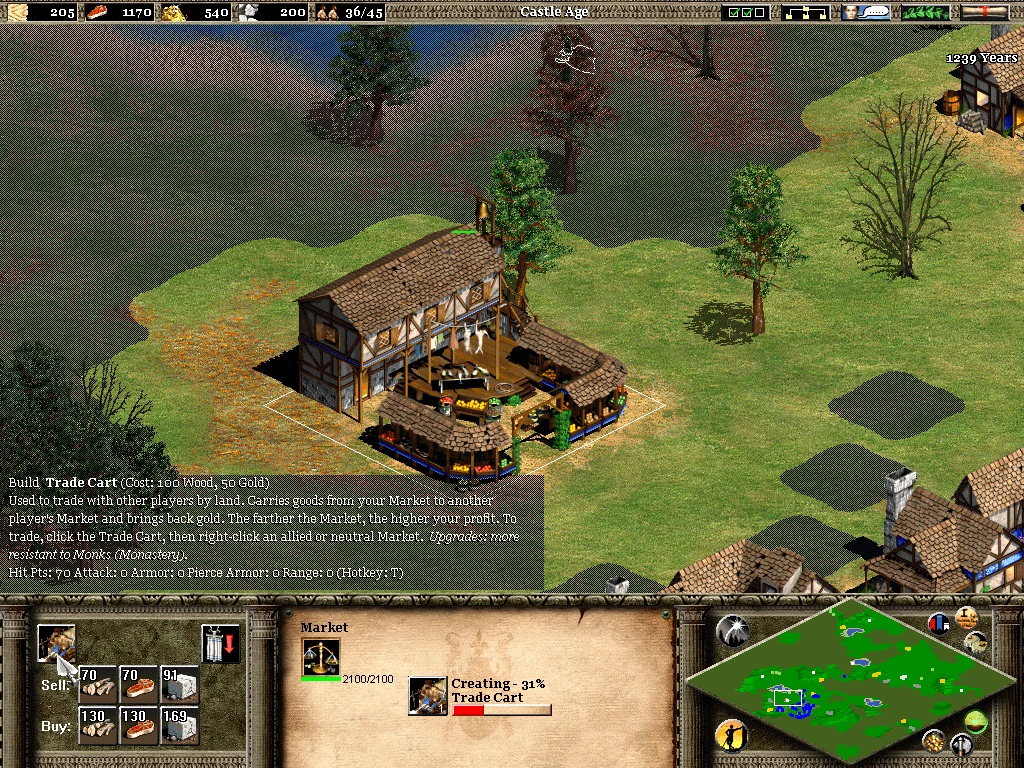
Task: Buy stone for 169 gold
Action: pos(179,726)
